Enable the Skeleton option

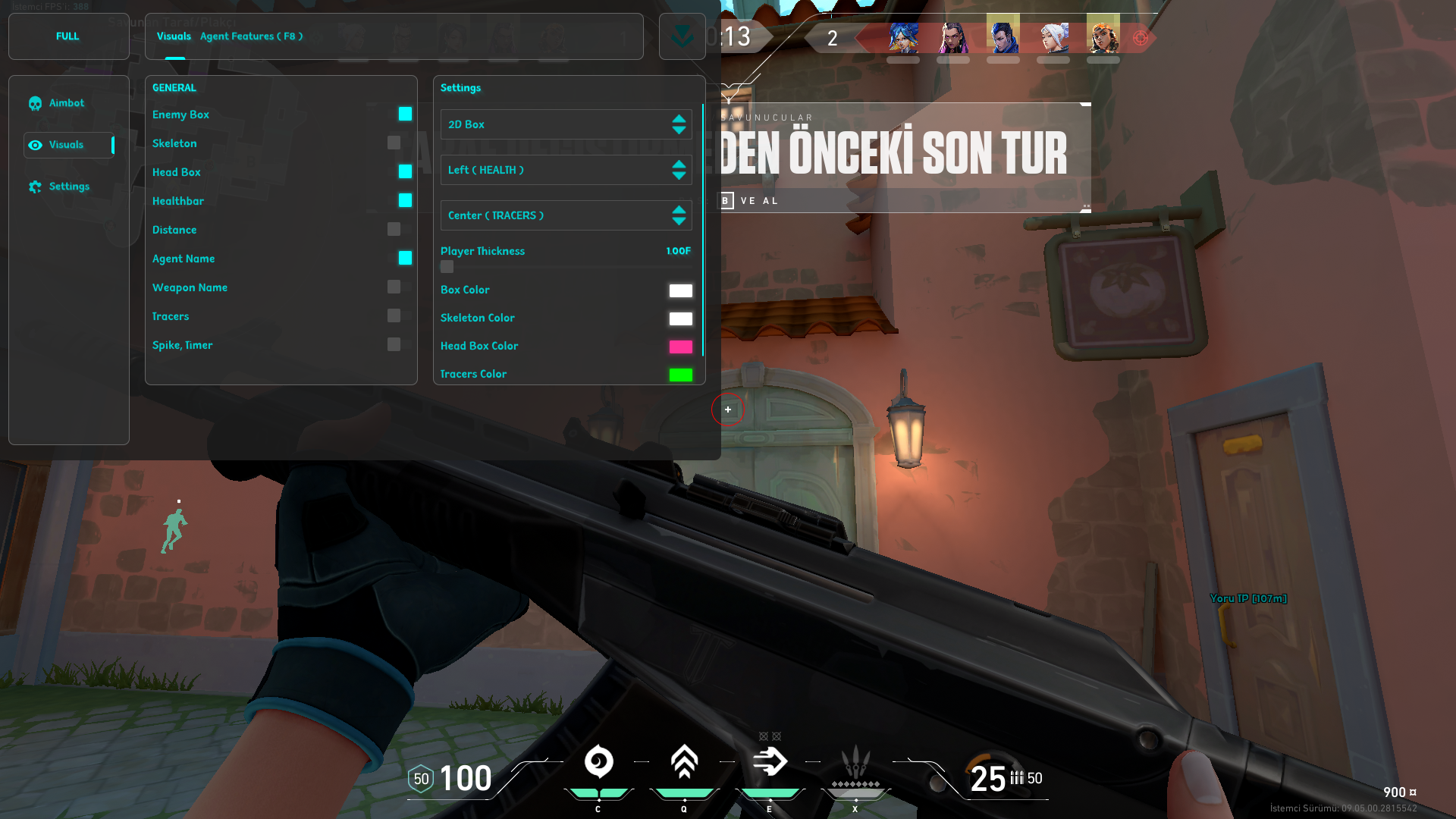coord(394,143)
